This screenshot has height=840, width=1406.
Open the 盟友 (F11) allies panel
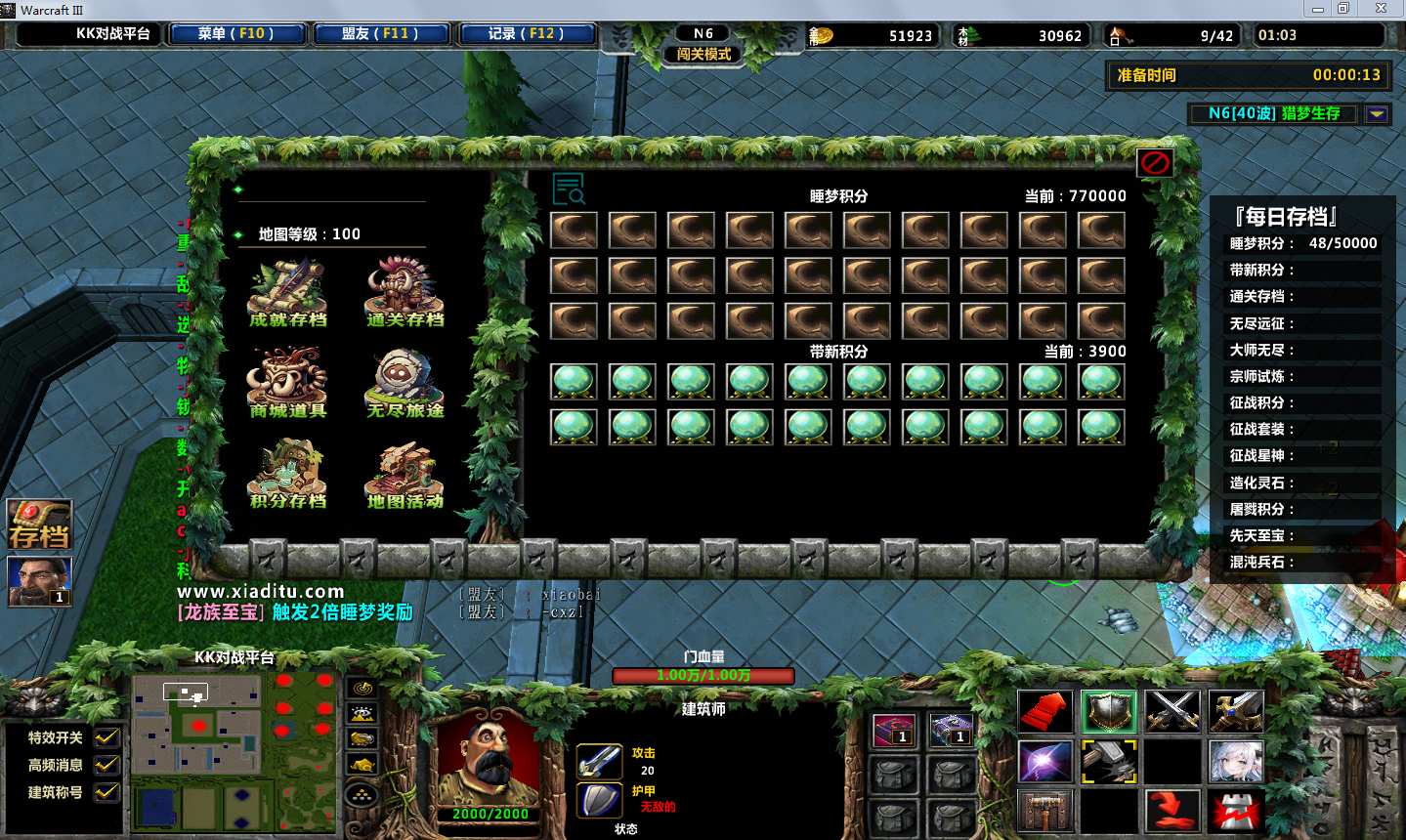pos(380,34)
